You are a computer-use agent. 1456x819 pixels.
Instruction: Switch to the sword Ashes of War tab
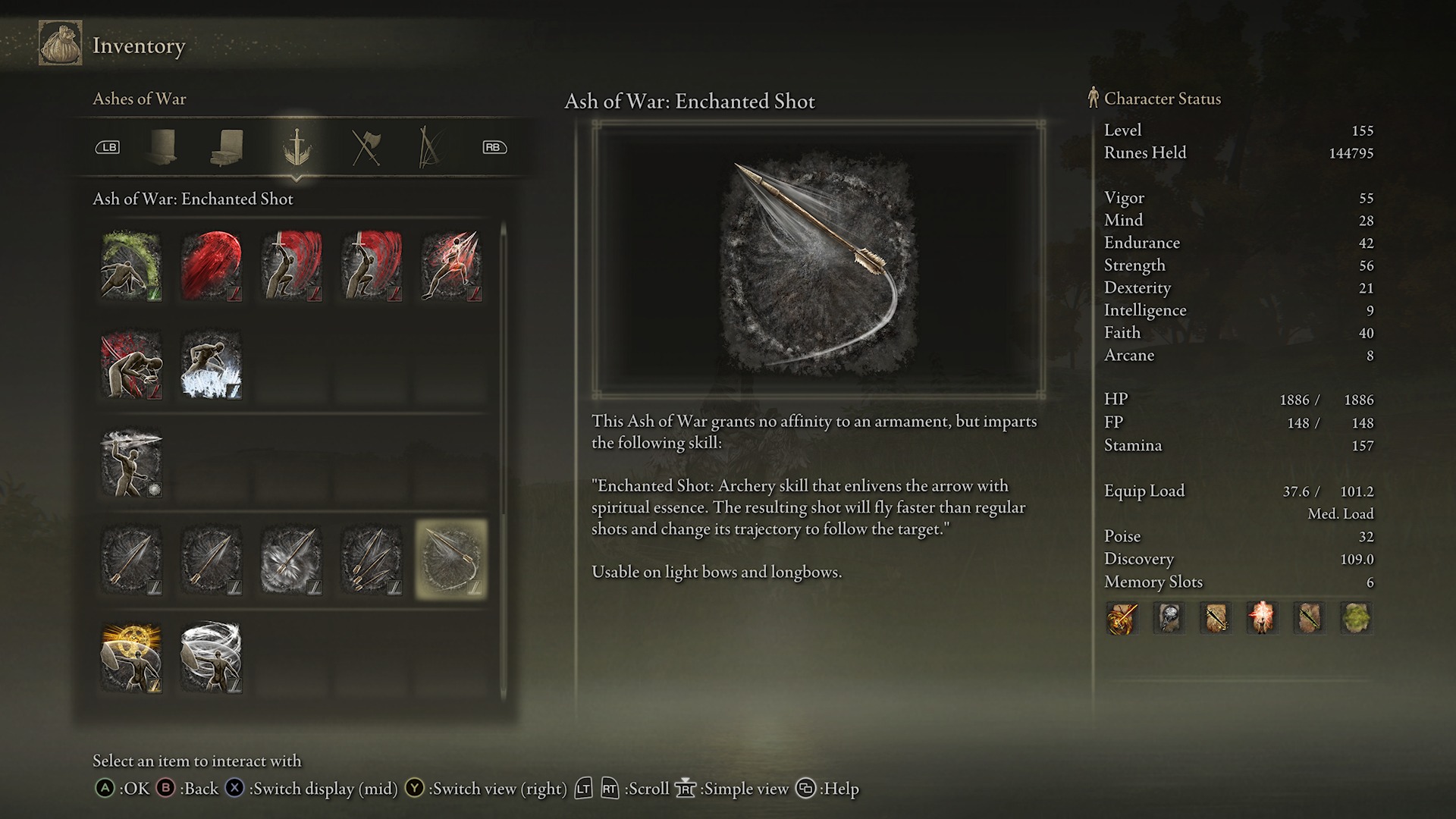tap(295, 148)
